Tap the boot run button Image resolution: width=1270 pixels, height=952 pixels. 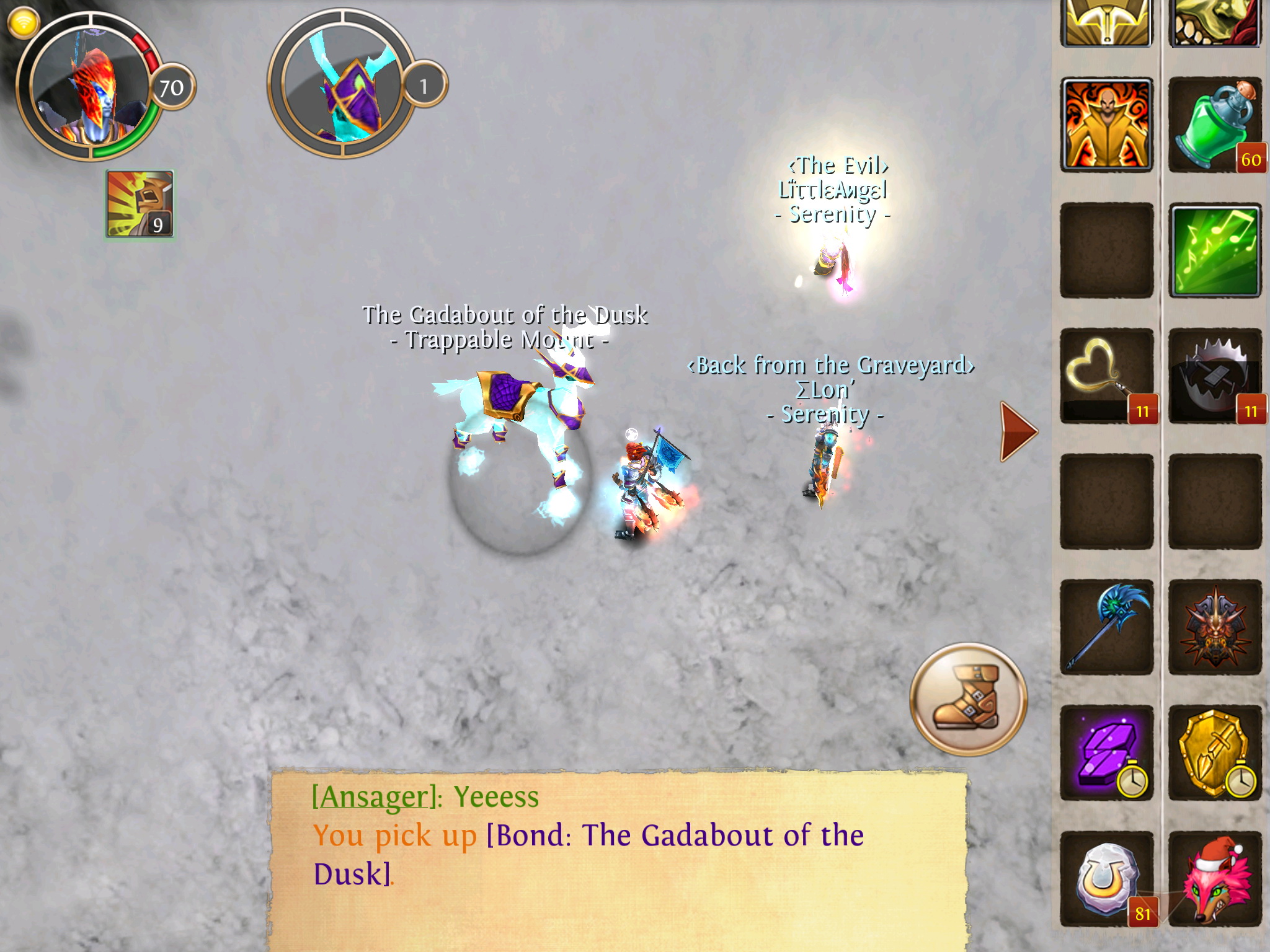pos(968,699)
